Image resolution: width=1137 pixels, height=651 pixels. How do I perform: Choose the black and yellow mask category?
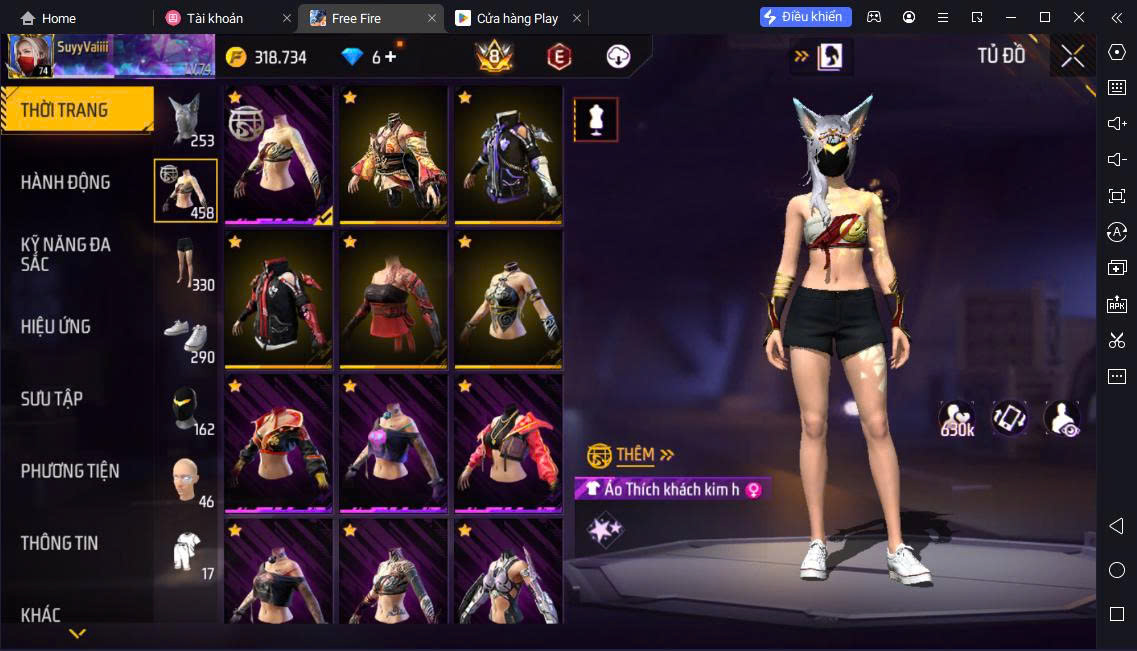(x=186, y=408)
